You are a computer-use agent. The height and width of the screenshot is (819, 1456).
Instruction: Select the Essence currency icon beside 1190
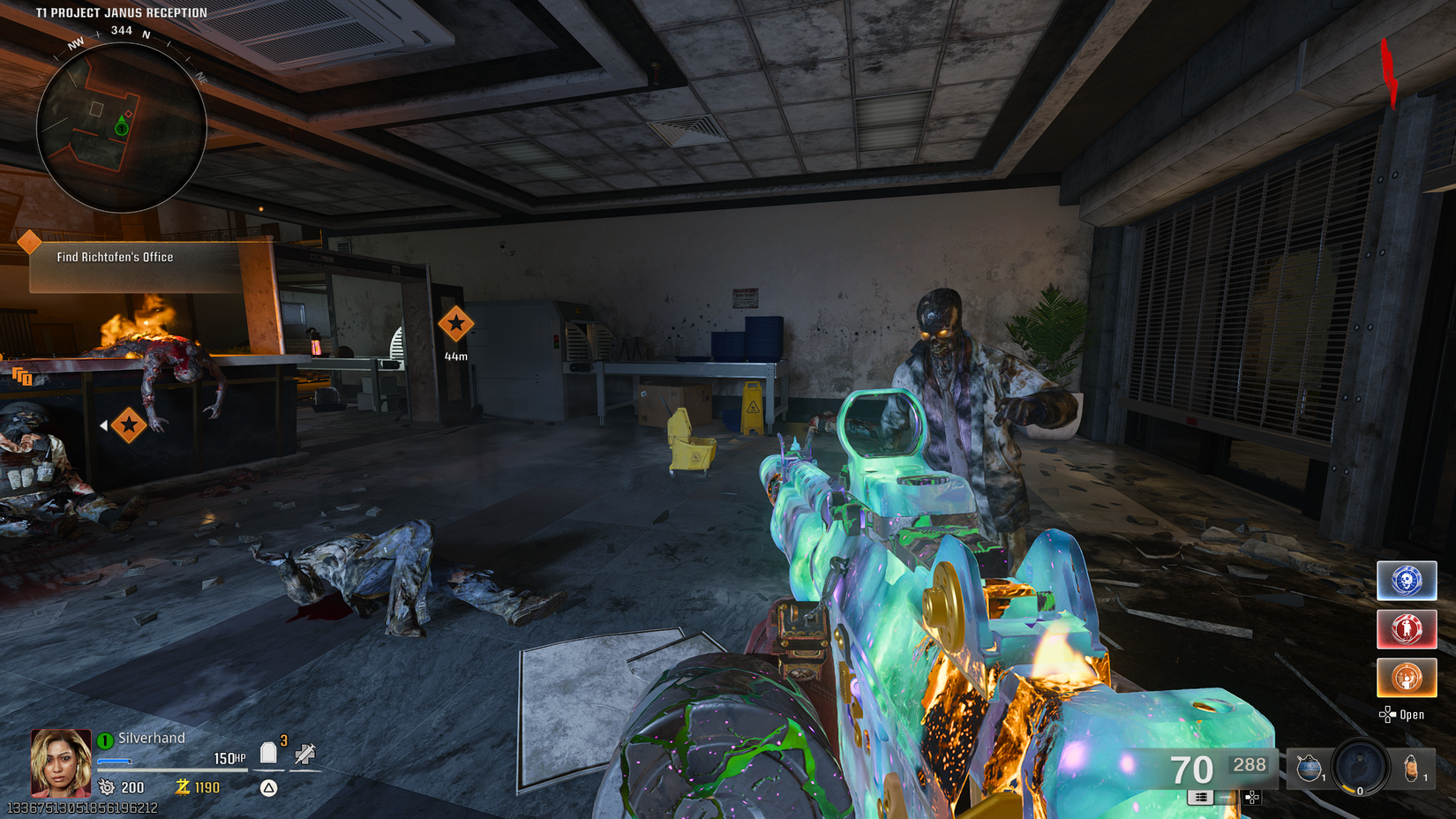[182, 787]
